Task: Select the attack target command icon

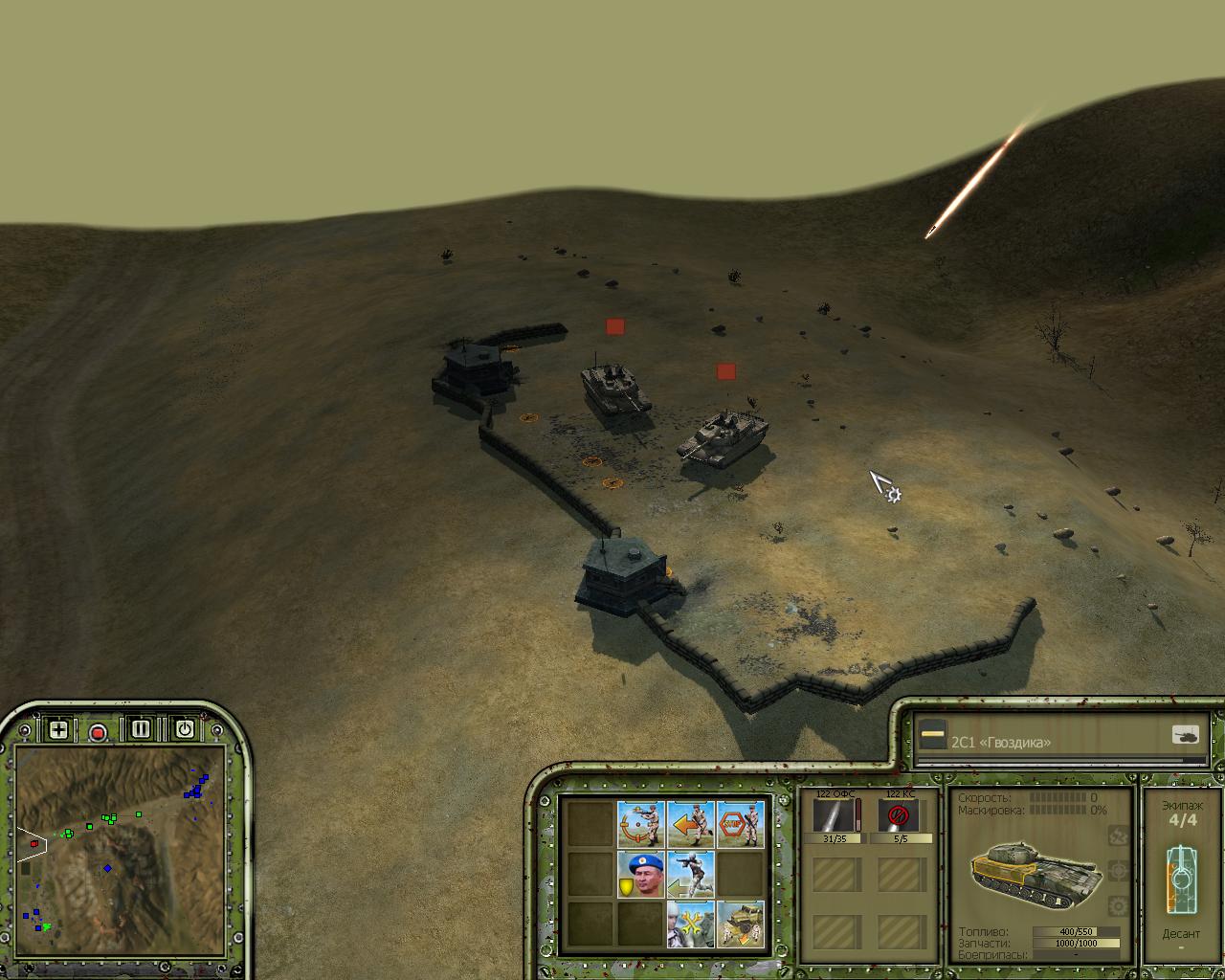Action: pos(640,824)
